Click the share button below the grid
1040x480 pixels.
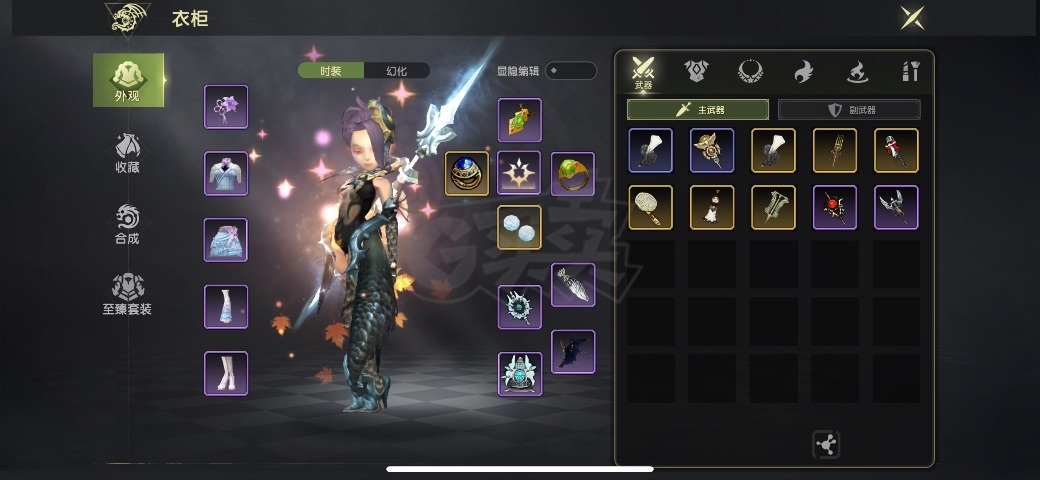[826, 445]
